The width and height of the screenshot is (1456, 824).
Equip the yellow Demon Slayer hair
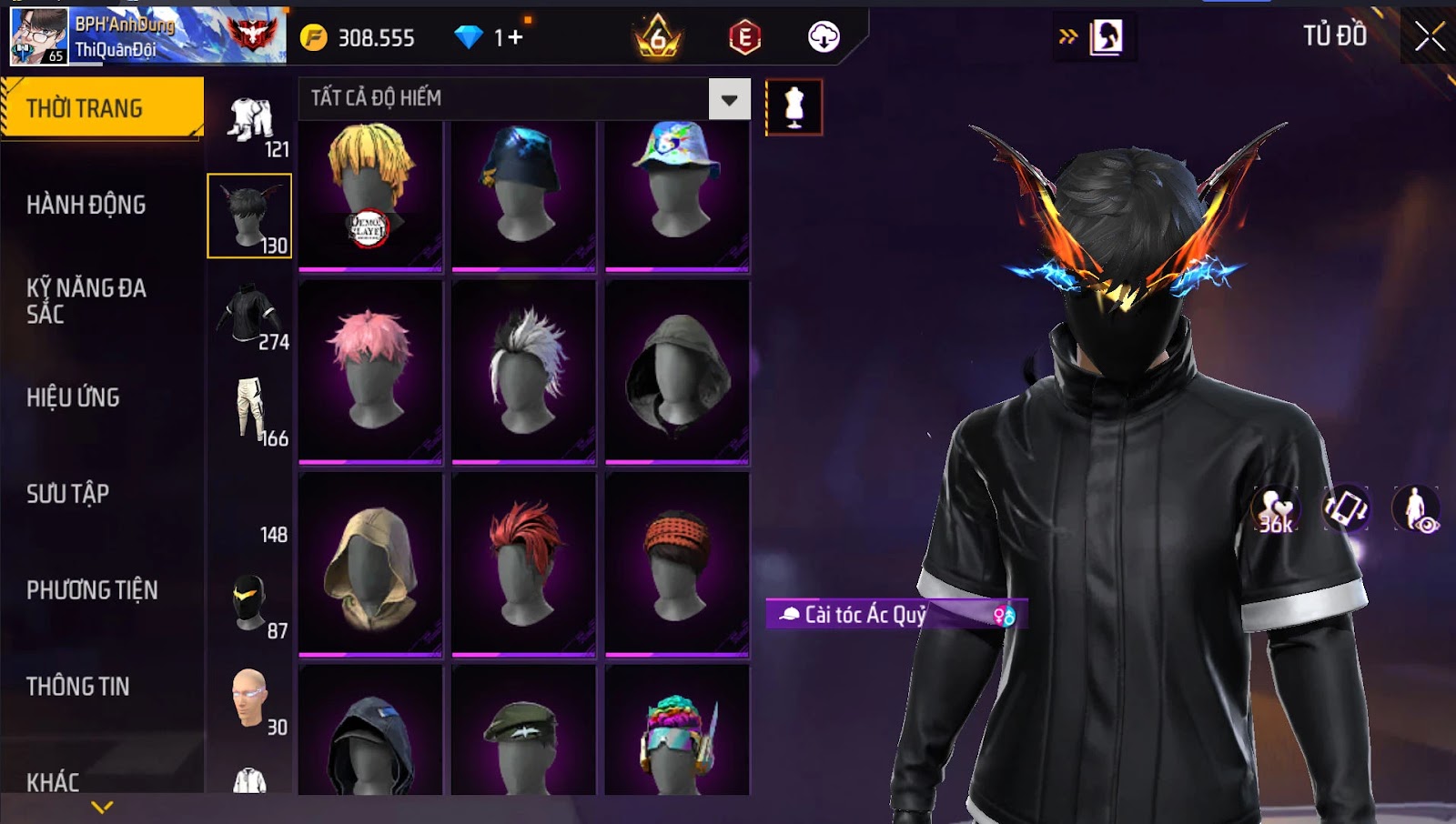pyautogui.click(x=370, y=196)
